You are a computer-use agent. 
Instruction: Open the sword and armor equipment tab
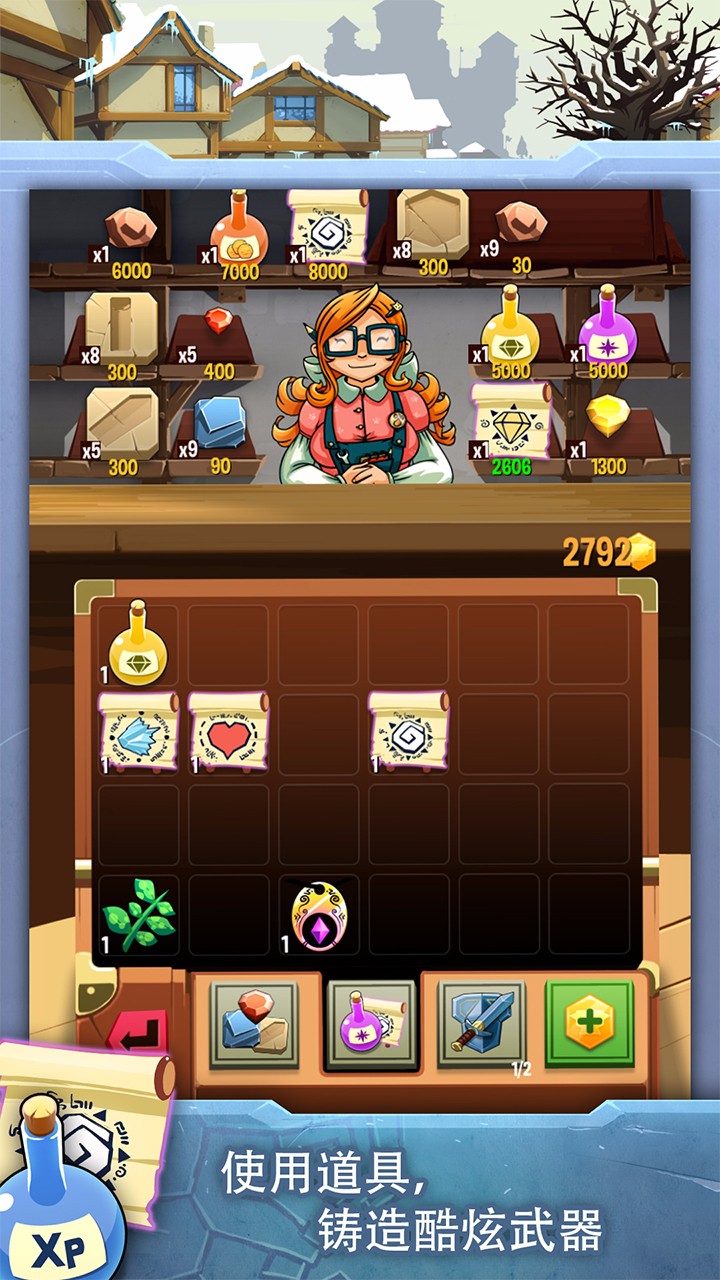(x=482, y=1022)
